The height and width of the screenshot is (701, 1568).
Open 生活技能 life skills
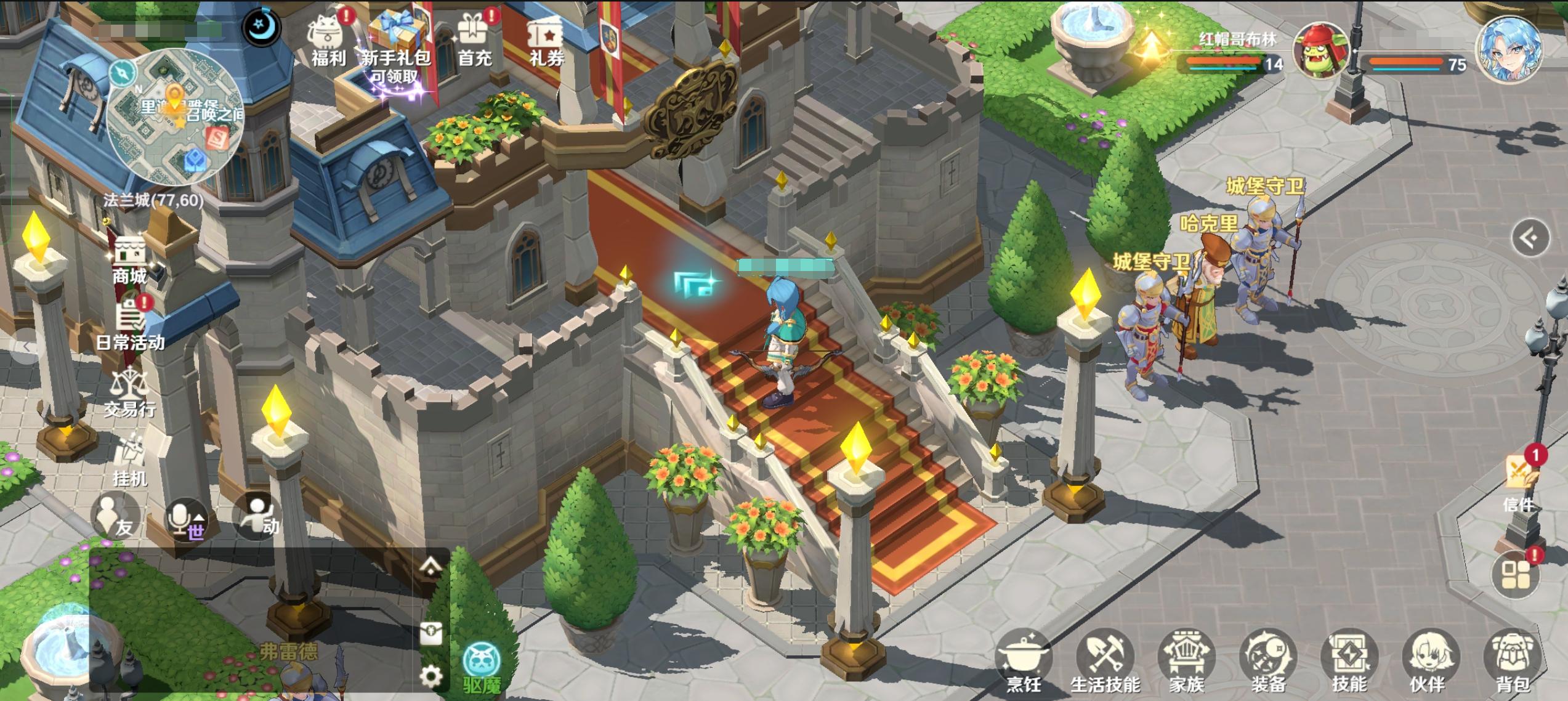[x=1105, y=662]
